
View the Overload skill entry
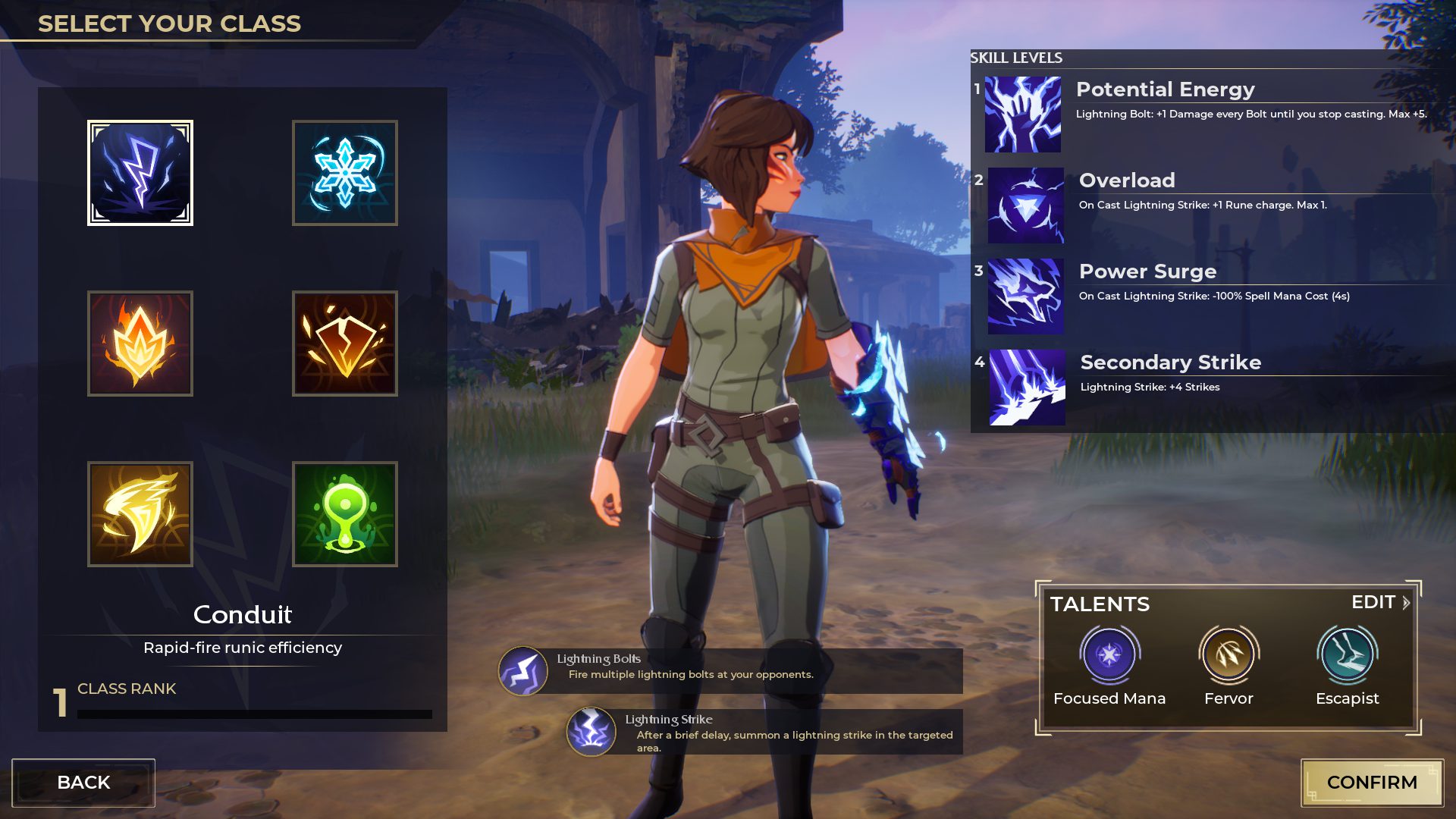(x=1025, y=206)
